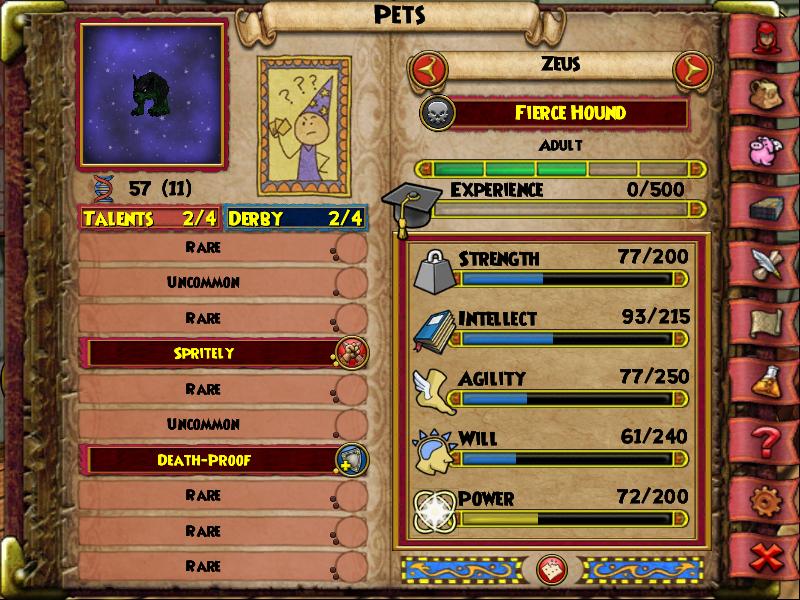The height and width of the screenshot is (600, 800).
Task: Open the quest book feather quill tab
Action: (768, 264)
